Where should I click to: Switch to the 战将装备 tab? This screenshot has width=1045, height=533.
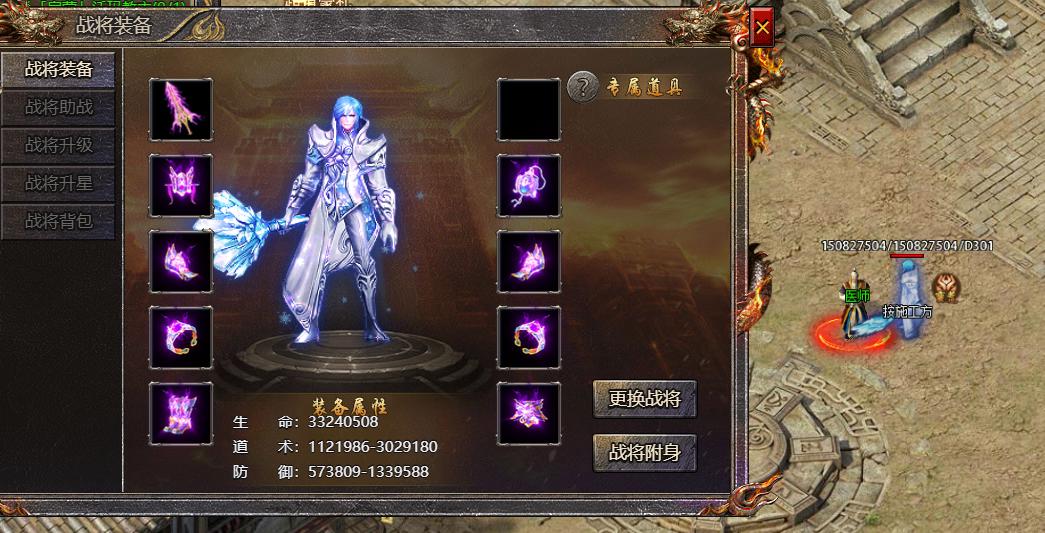click(58, 69)
